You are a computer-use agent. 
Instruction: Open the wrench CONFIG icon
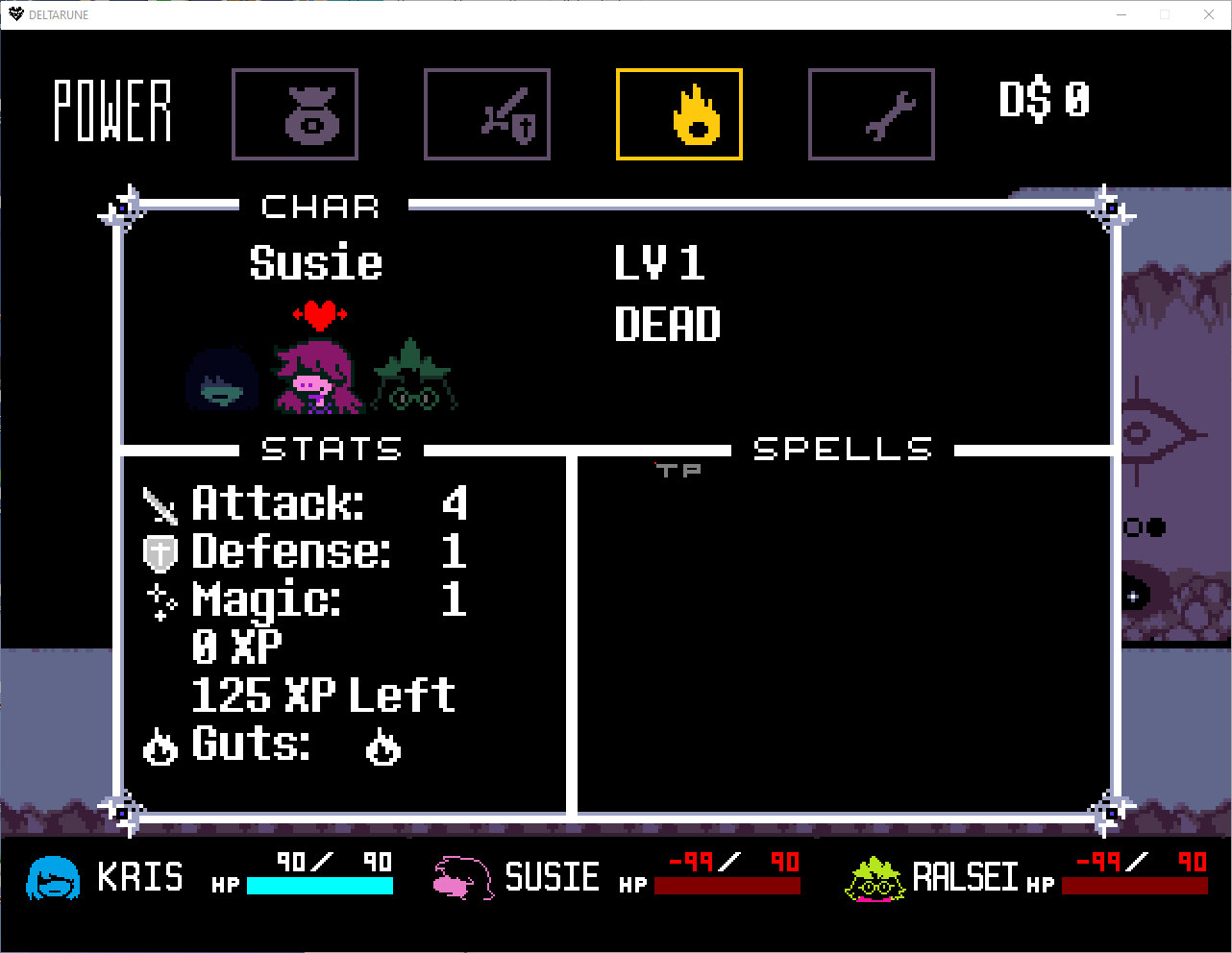pyautogui.click(x=872, y=113)
